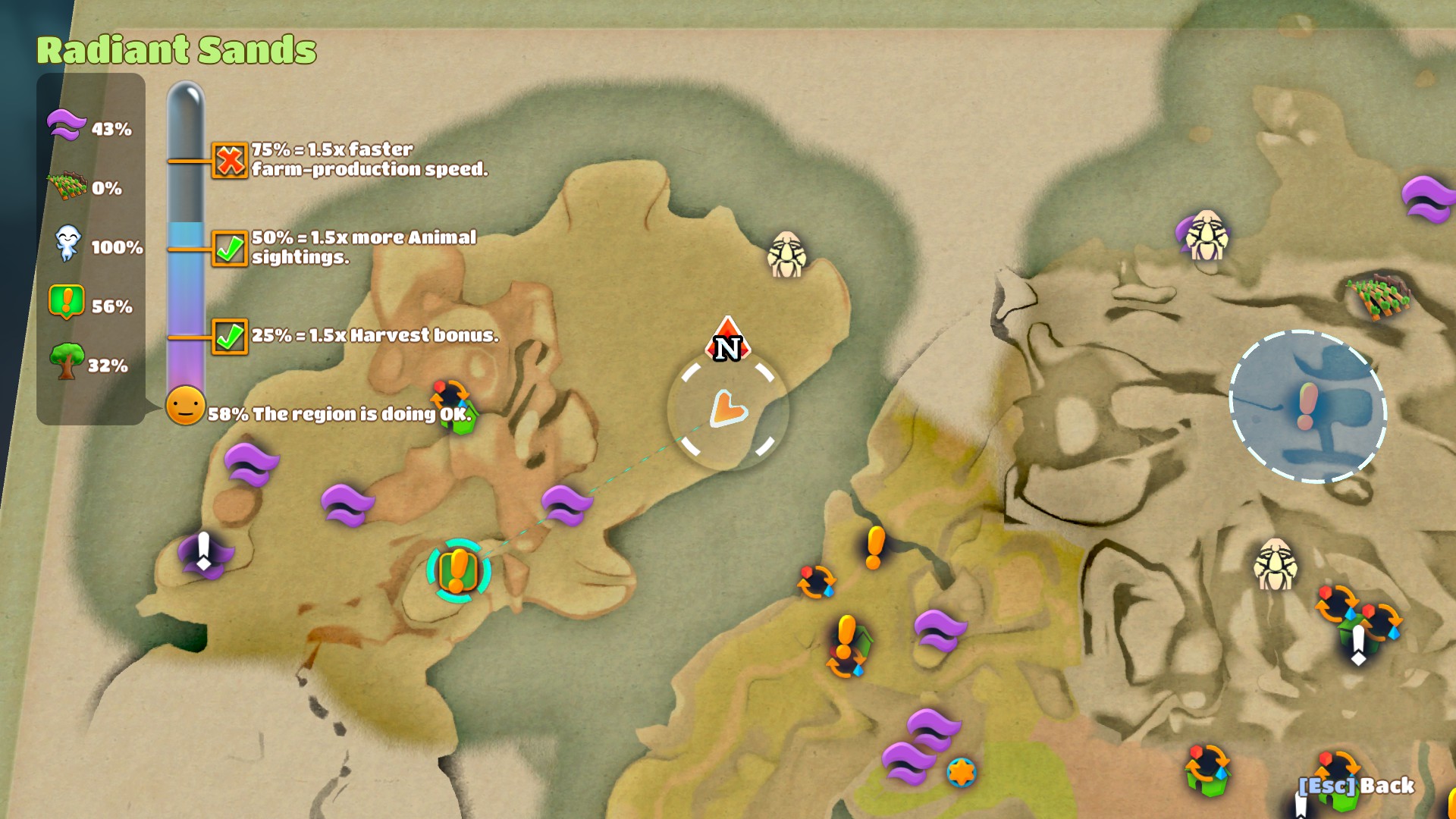This screenshot has height=819, width=1456.
Task: Click the red X farm-production bonus box
Action: pyautogui.click(x=230, y=161)
